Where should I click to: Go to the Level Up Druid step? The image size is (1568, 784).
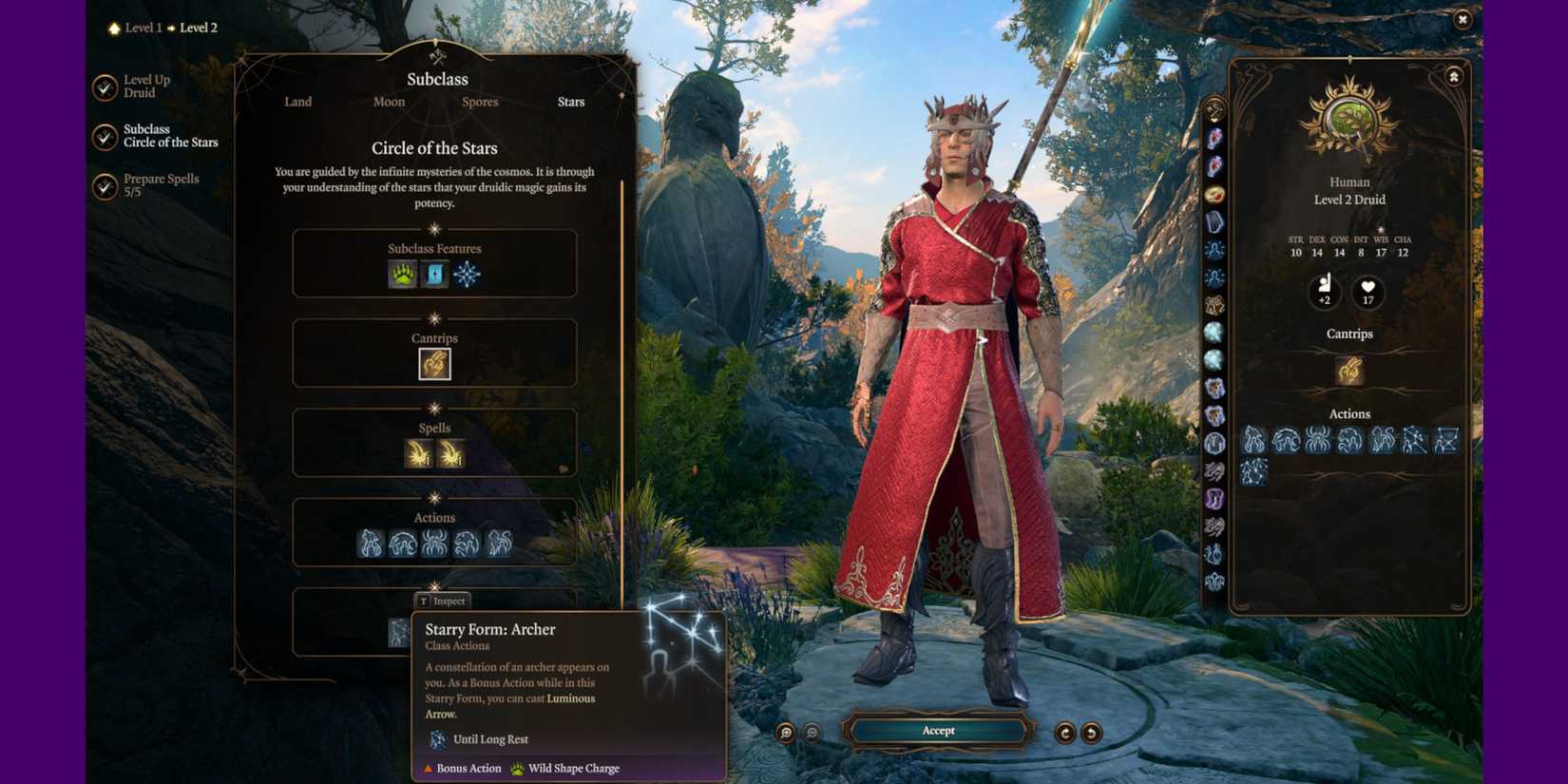click(145, 86)
